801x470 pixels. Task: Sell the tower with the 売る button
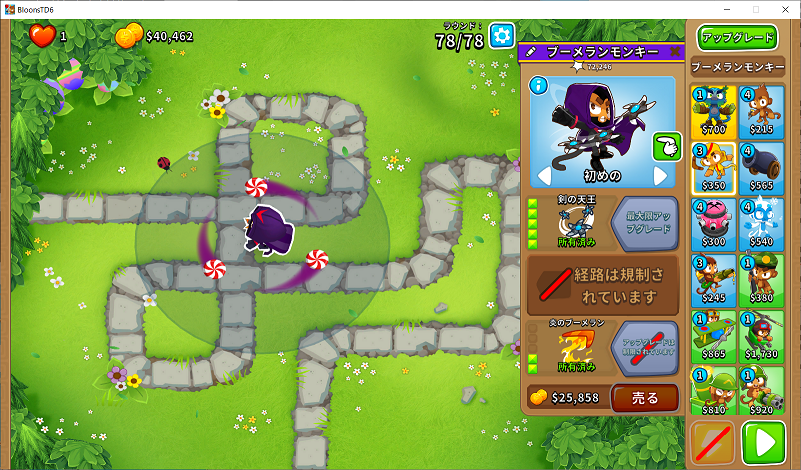(644, 397)
